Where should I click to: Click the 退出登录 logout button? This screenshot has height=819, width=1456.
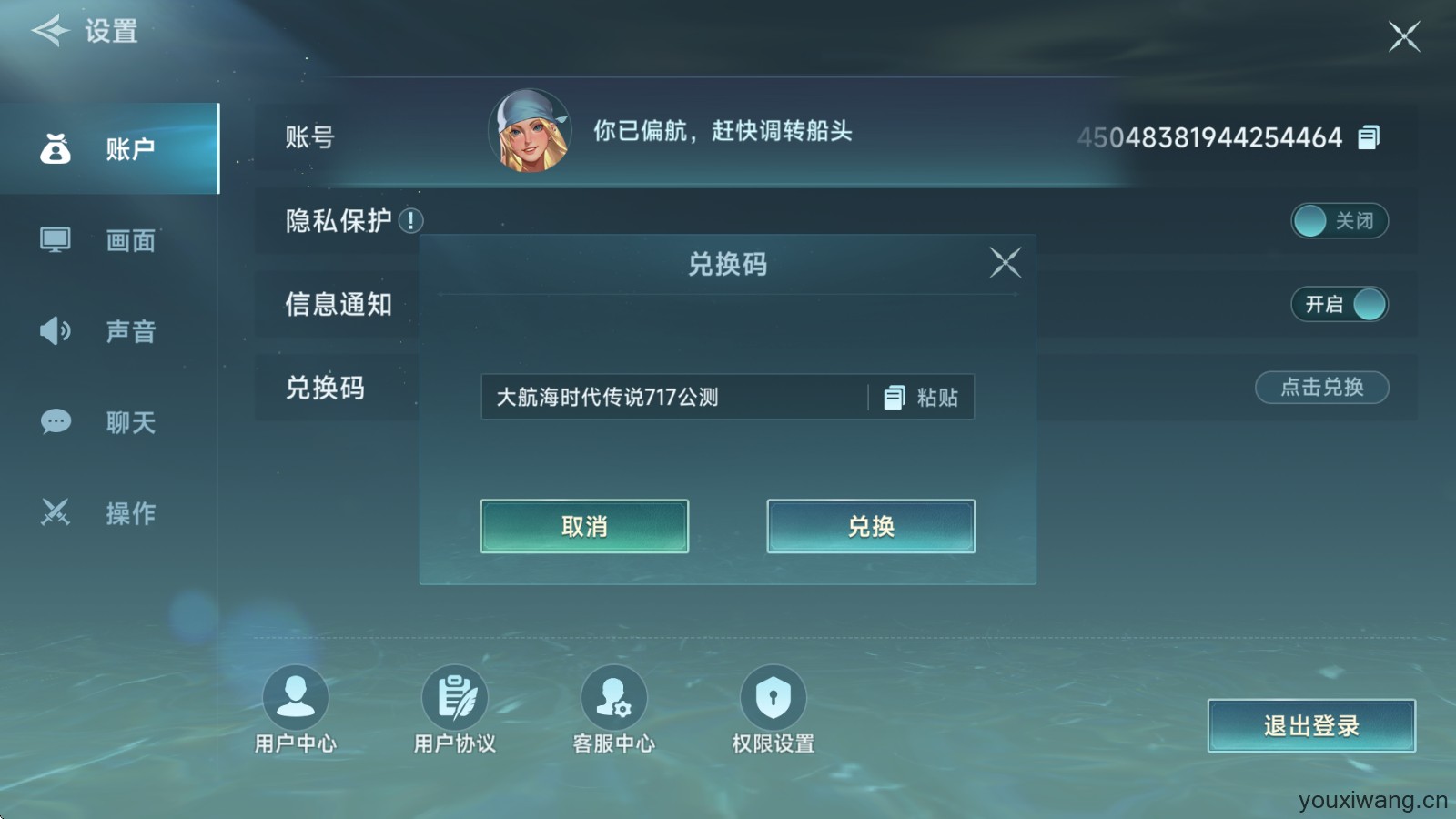1310,725
